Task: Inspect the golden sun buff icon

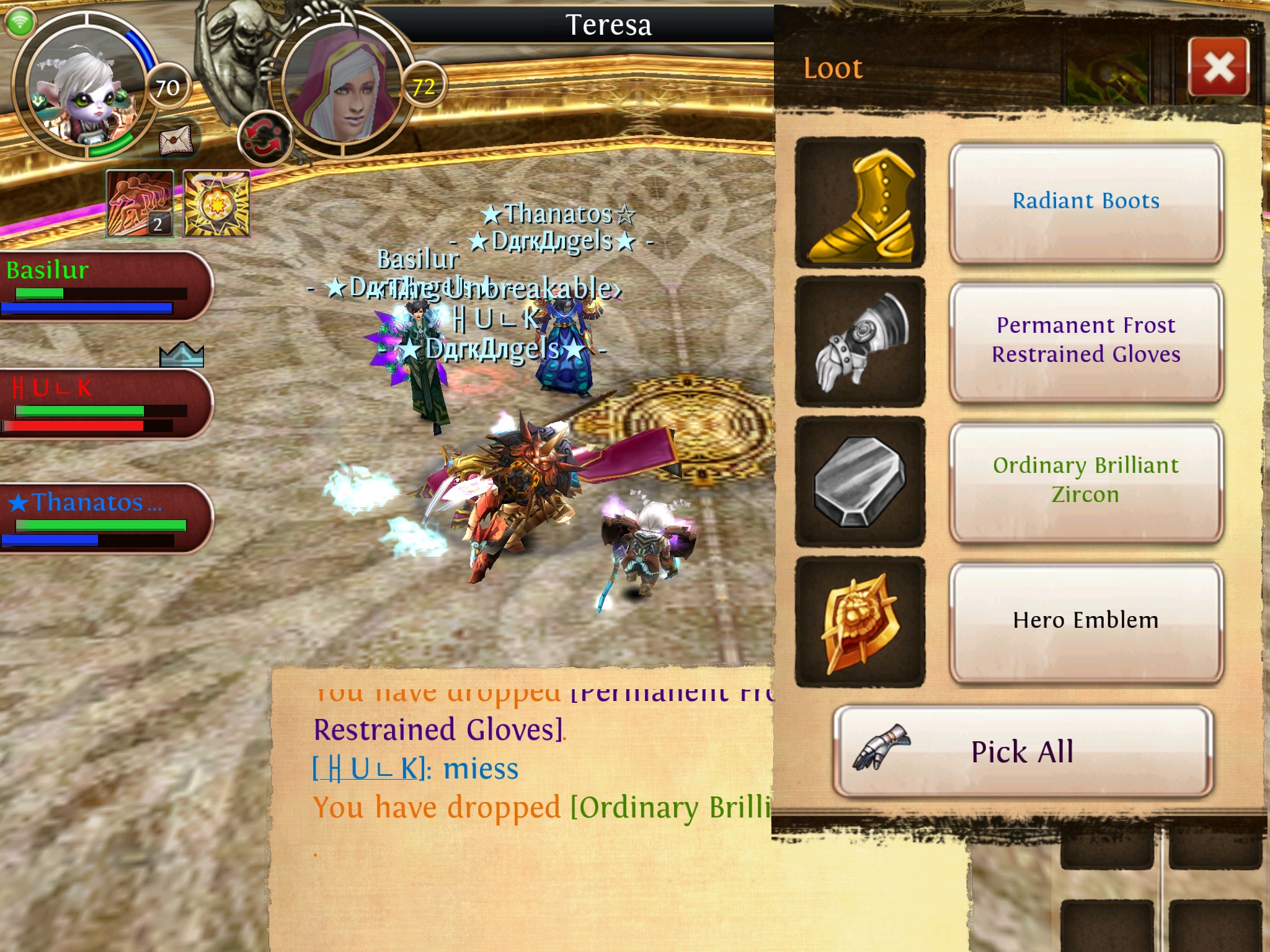Action: (216, 204)
